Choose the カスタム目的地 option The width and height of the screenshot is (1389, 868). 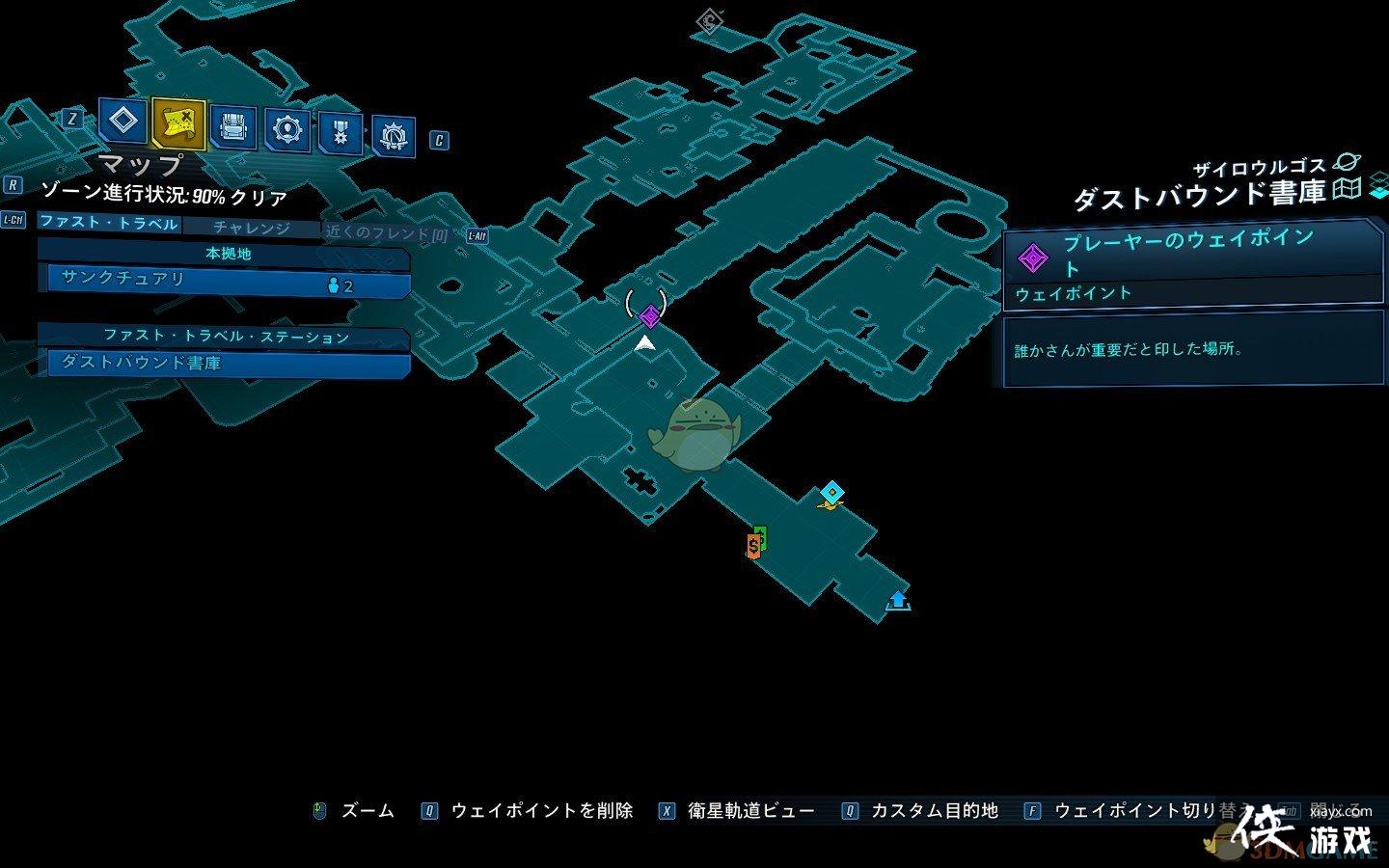933,811
